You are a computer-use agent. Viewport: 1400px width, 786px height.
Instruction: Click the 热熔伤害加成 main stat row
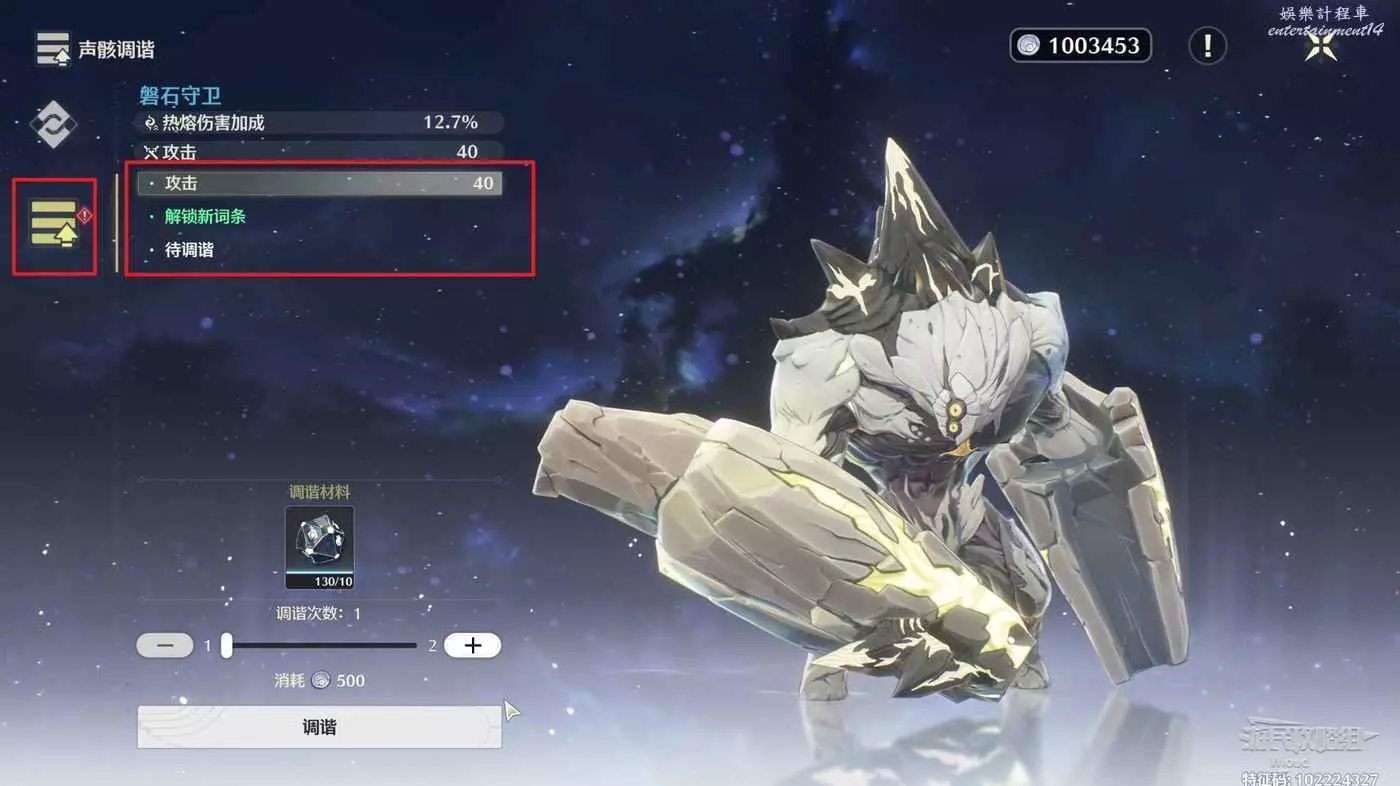(320, 123)
